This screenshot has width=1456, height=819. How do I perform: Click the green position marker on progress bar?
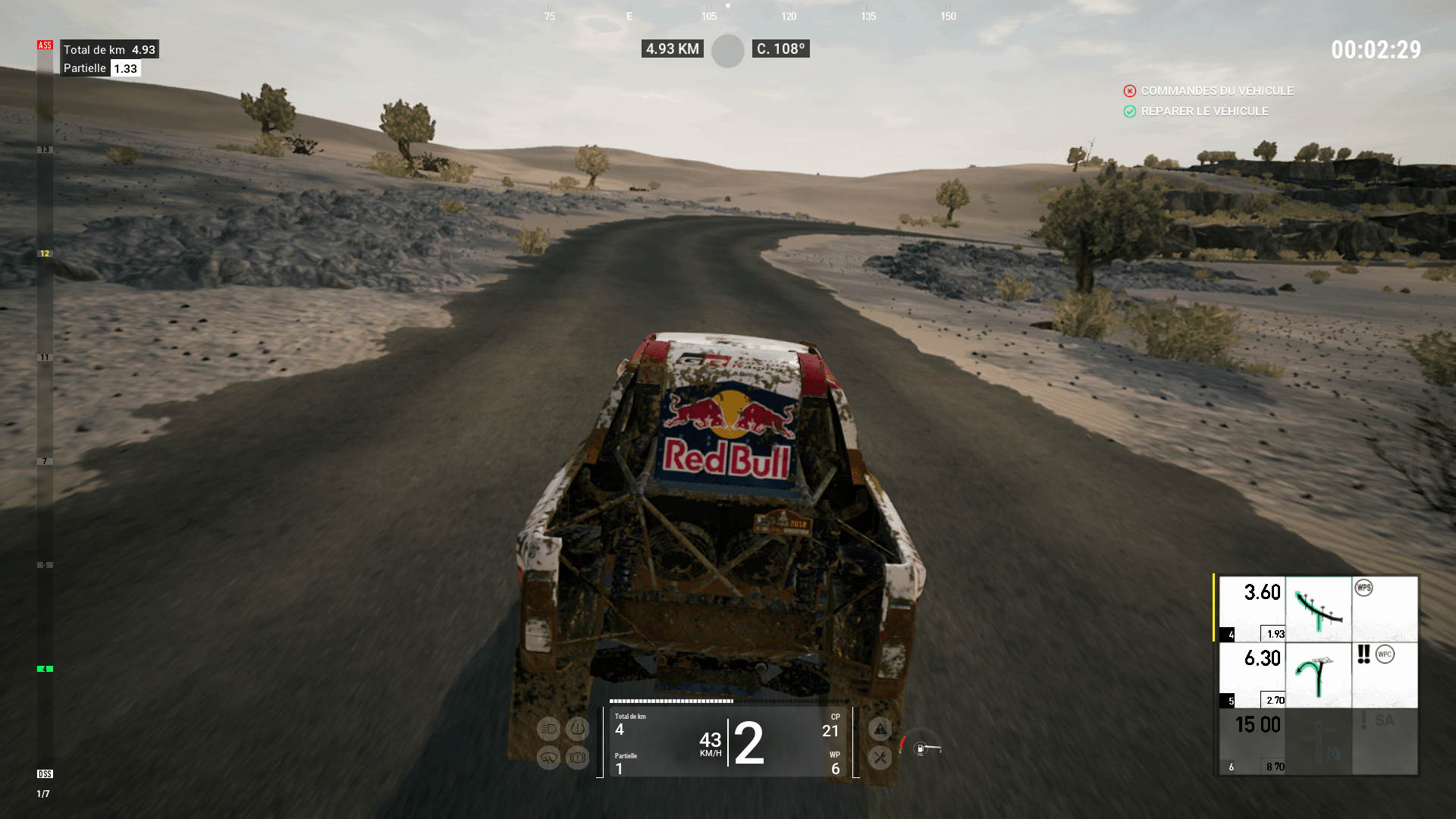click(45, 669)
